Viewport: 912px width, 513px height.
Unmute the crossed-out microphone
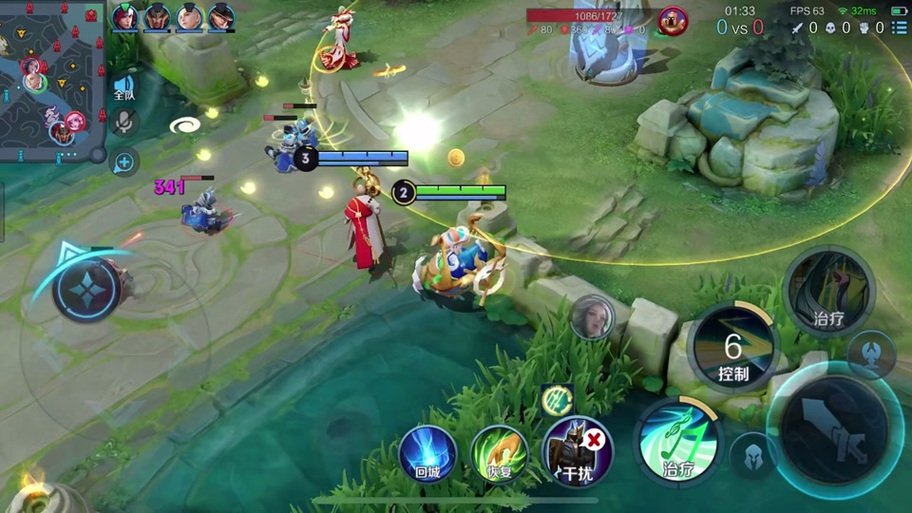124,122
